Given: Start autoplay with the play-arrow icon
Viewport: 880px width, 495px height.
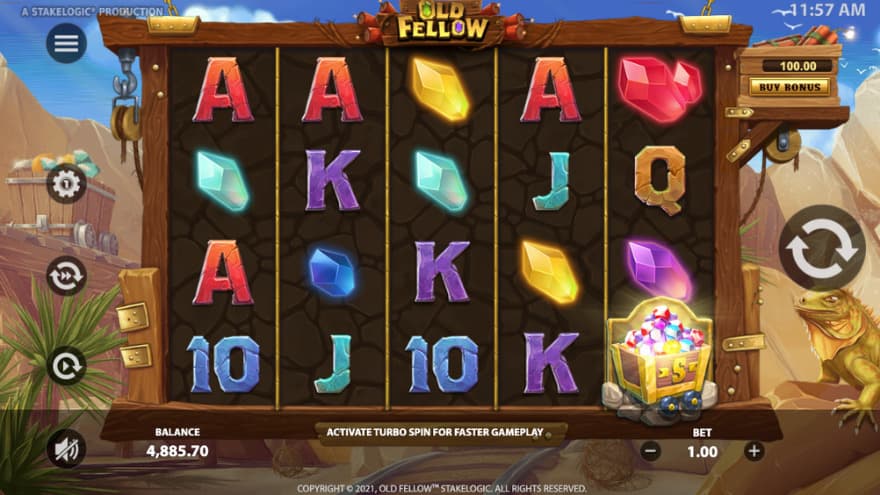Looking at the screenshot, I should [x=66, y=366].
